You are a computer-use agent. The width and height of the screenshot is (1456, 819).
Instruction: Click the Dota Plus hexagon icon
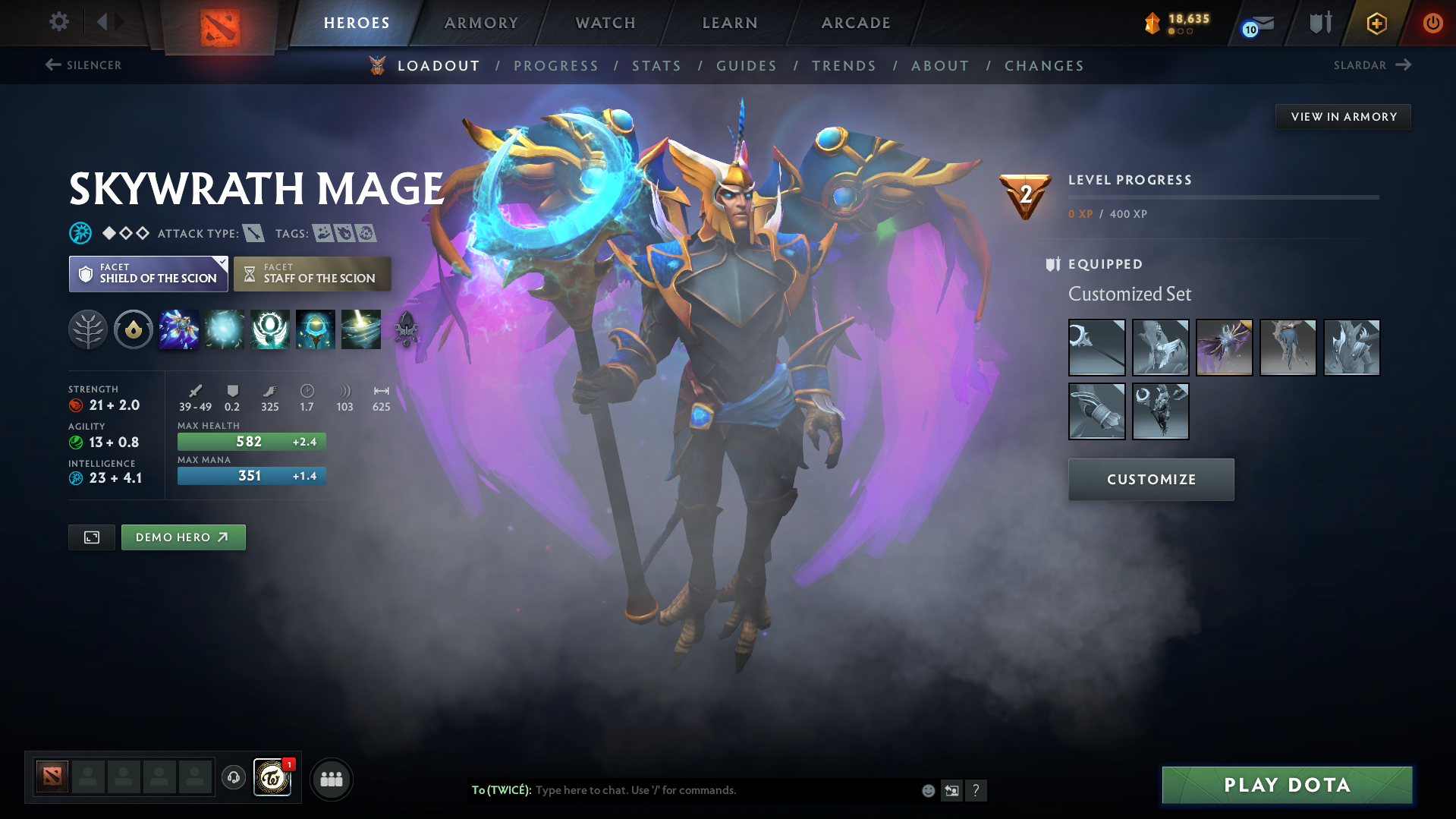pos(1376,23)
